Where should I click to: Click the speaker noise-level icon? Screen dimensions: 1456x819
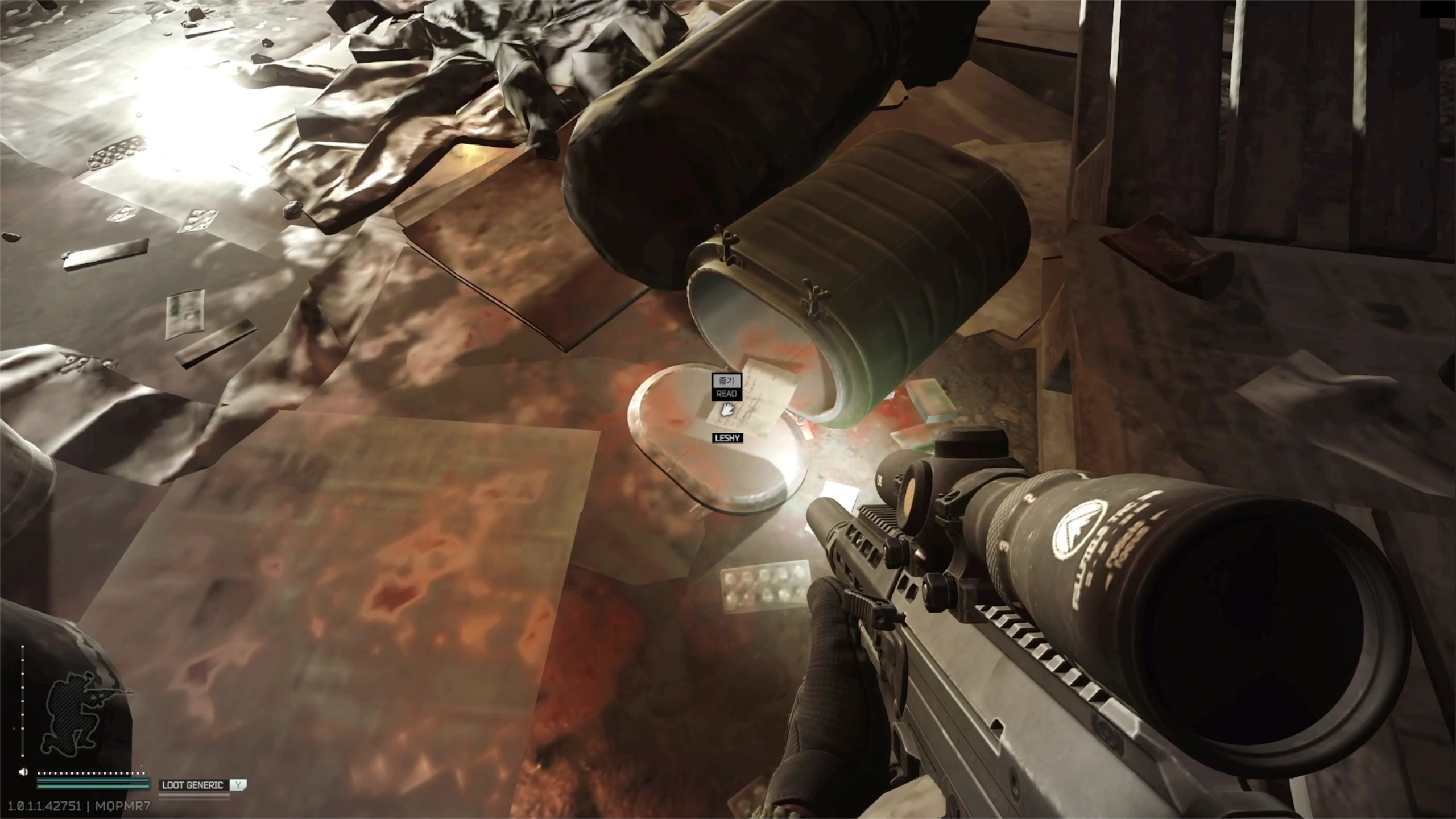click(23, 772)
